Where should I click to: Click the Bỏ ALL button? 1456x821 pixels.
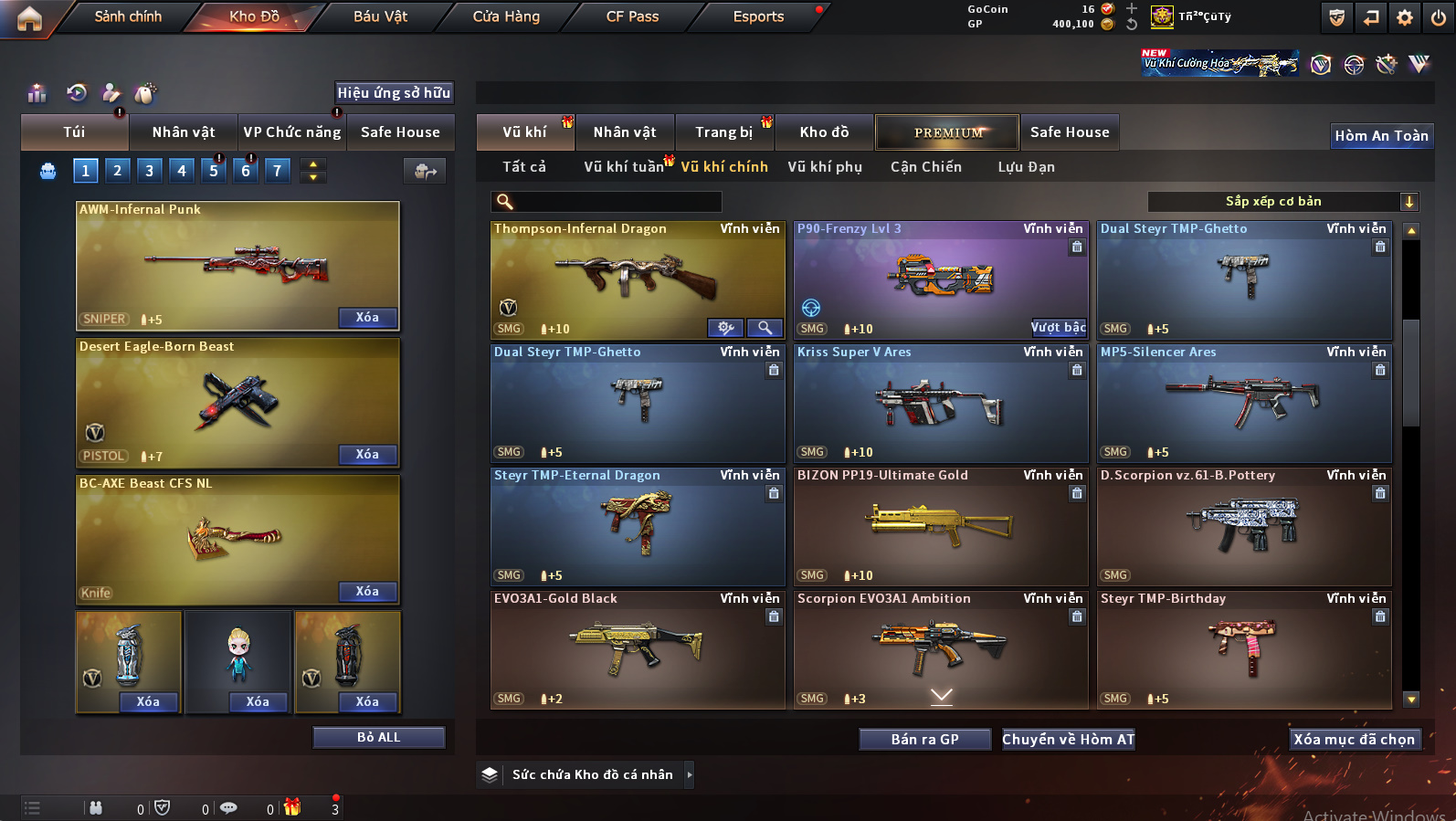378,738
